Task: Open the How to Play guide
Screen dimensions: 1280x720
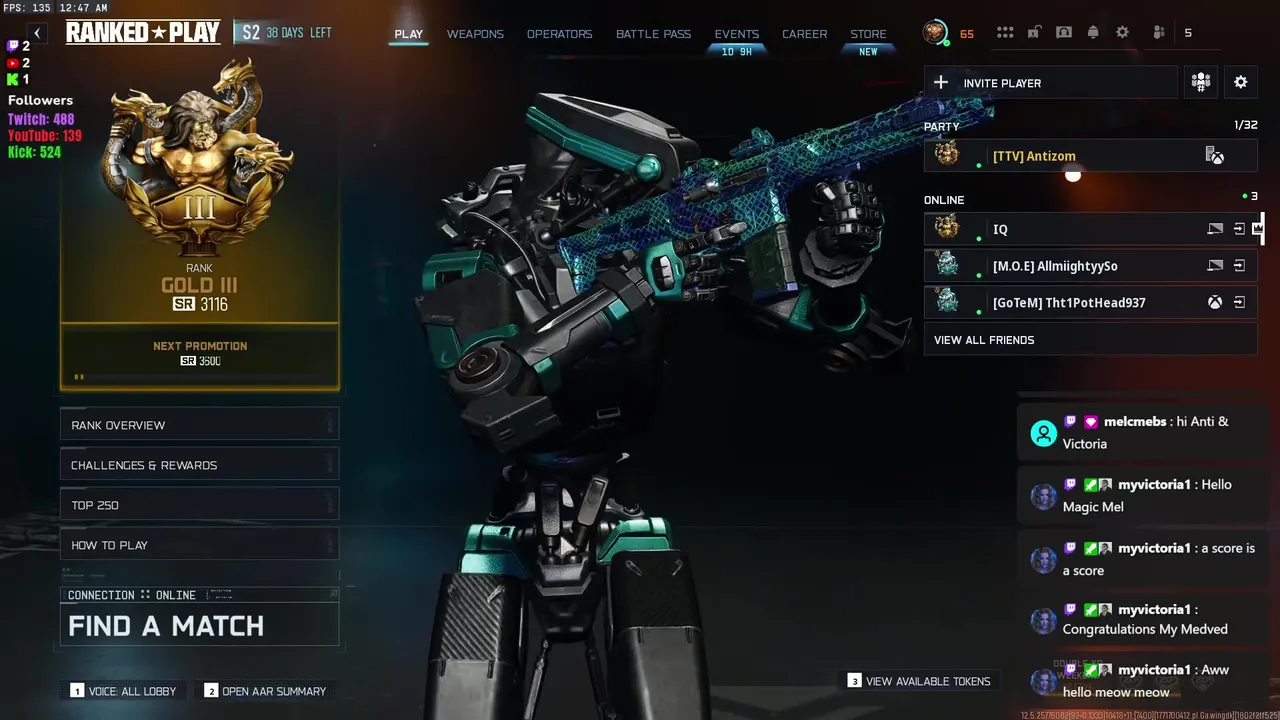Action: pos(199,545)
